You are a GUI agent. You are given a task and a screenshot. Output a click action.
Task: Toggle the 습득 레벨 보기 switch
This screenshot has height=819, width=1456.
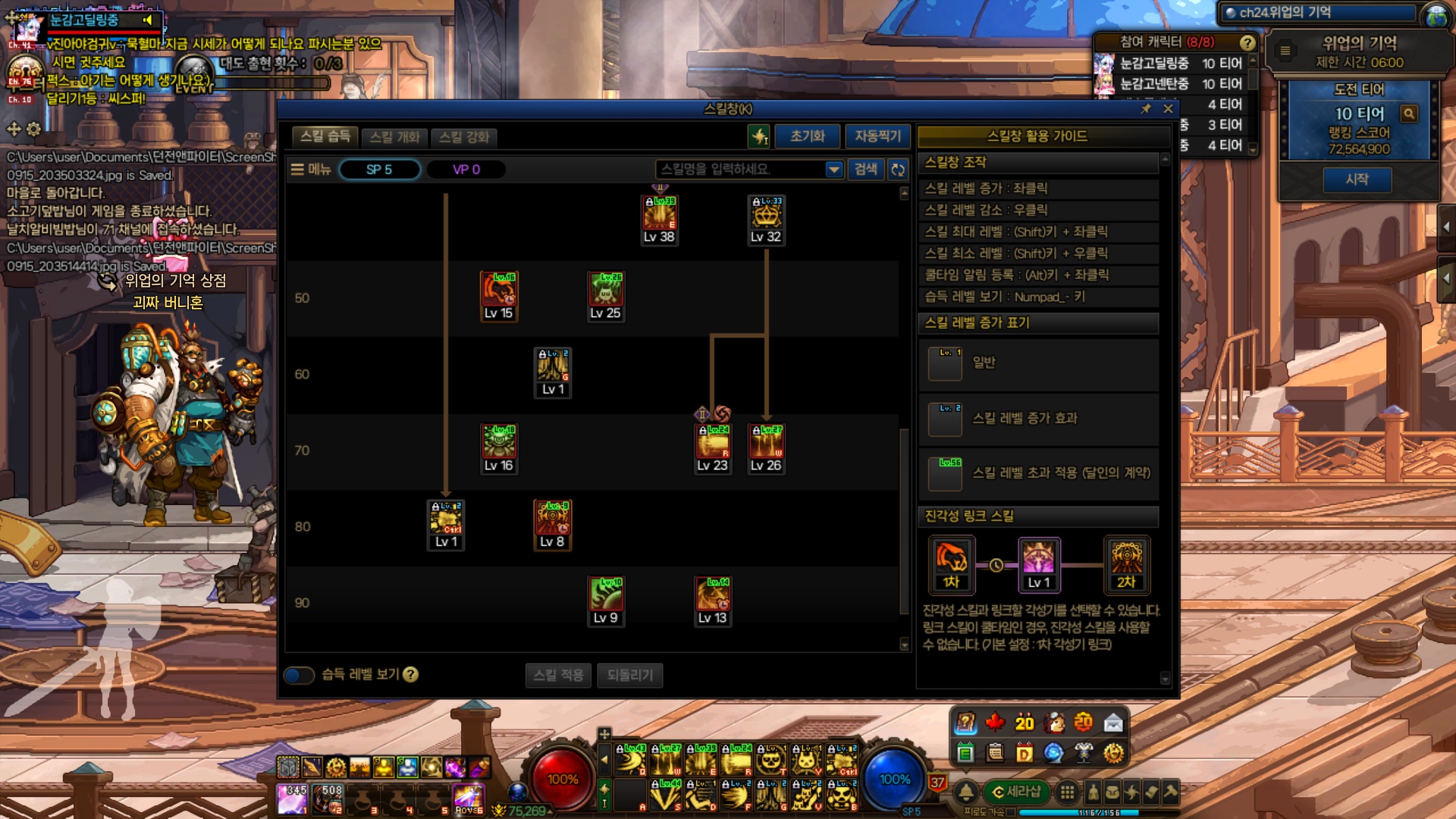coord(299,675)
